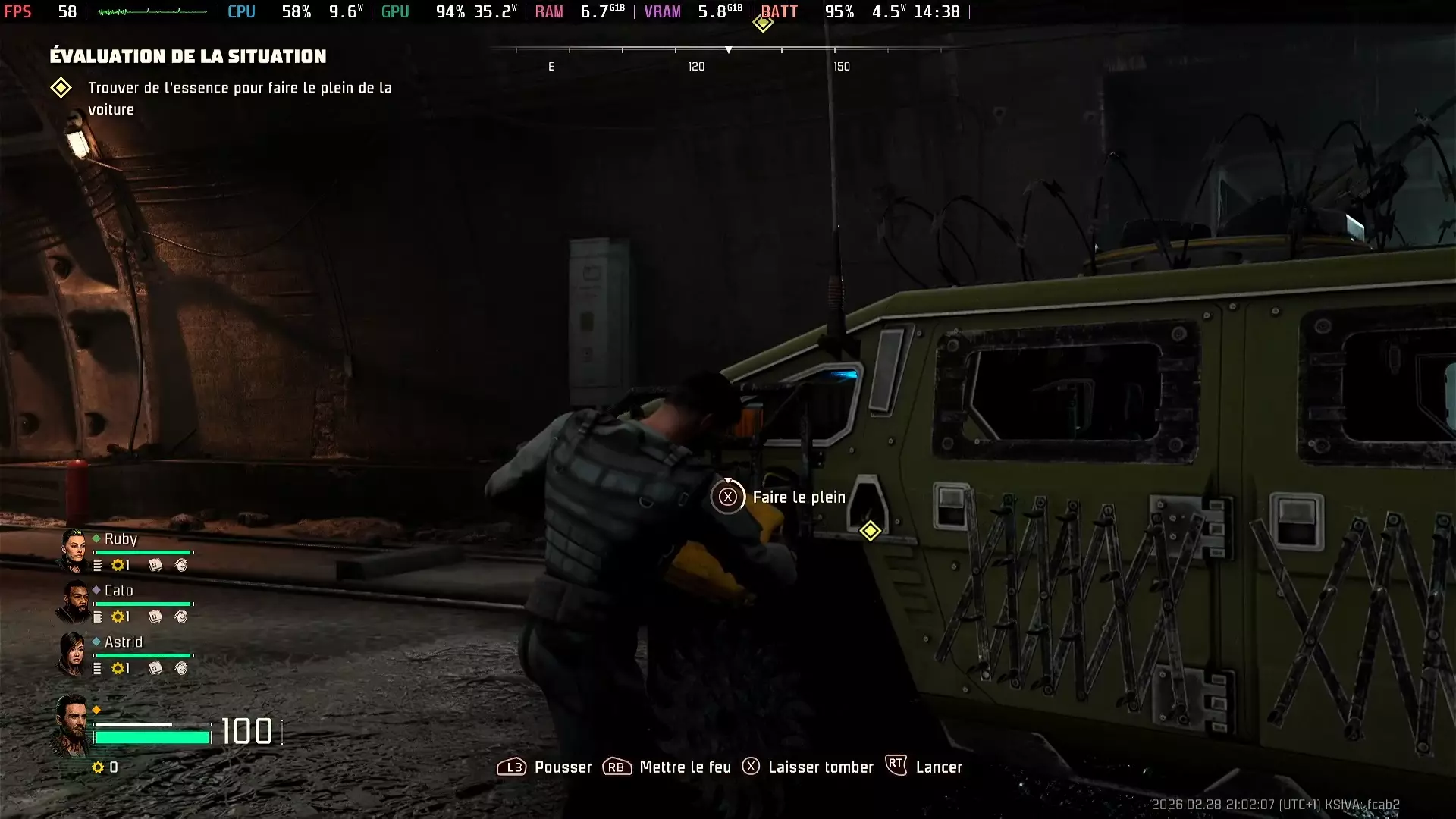This screenshot has width=1456, height=819.
Task: Choose Astrid's squad portrait
Action: 74,653
